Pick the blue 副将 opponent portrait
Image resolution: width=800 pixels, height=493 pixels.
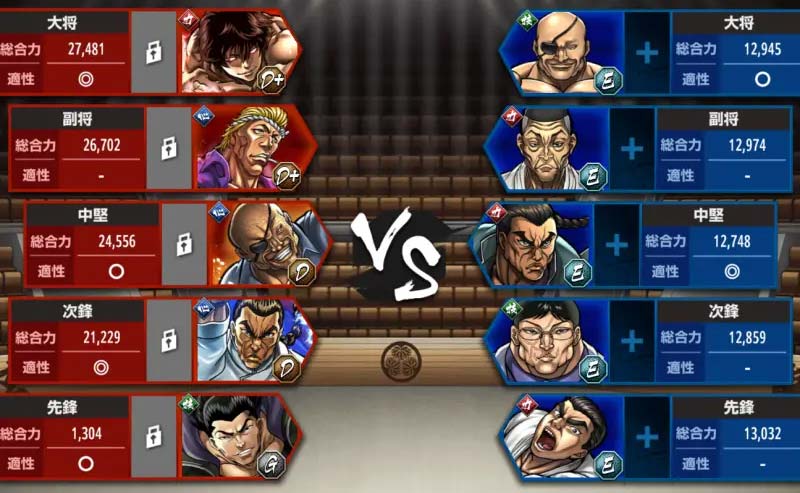pyautogui.click(x=547, y=149)
